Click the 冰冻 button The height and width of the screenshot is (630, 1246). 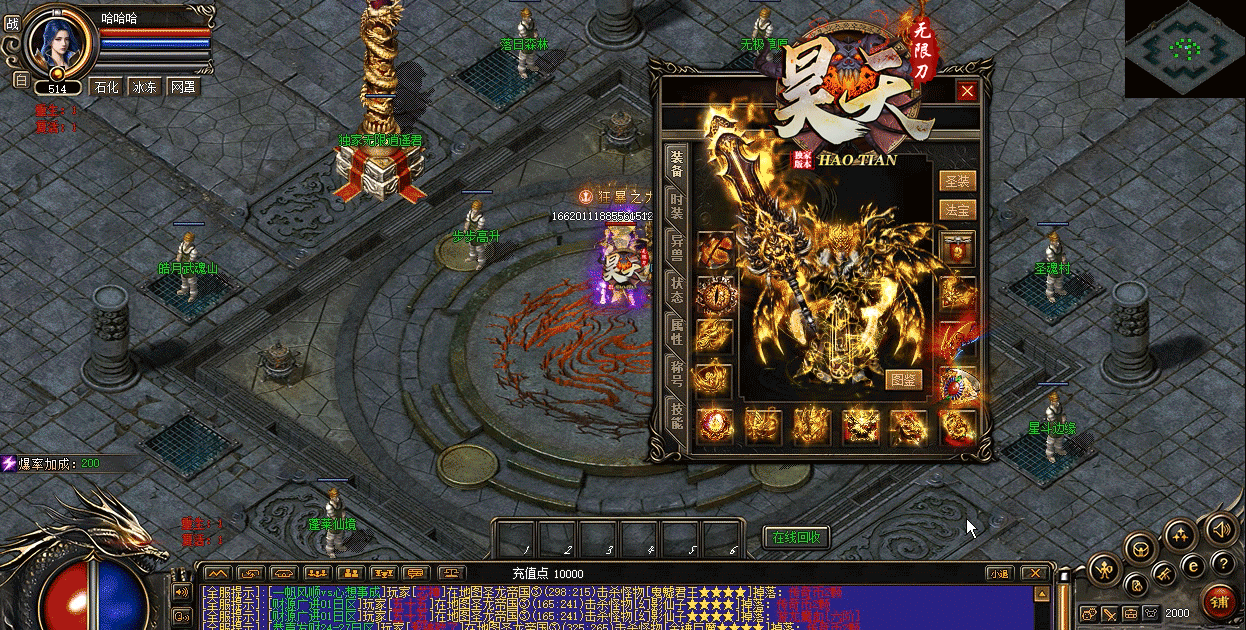point(145,87)
